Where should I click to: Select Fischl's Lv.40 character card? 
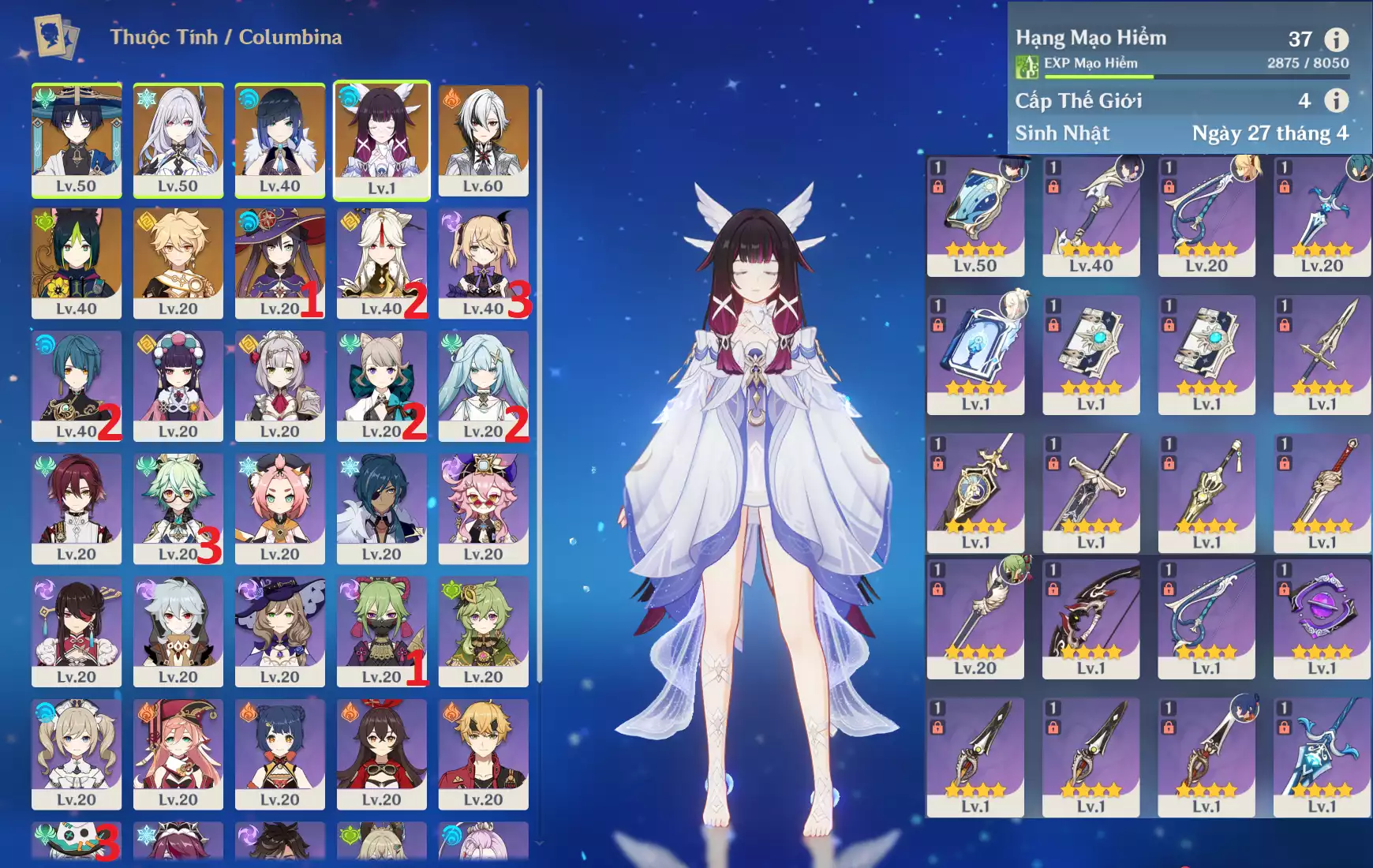pyautogui.click(x=484, y=264)
